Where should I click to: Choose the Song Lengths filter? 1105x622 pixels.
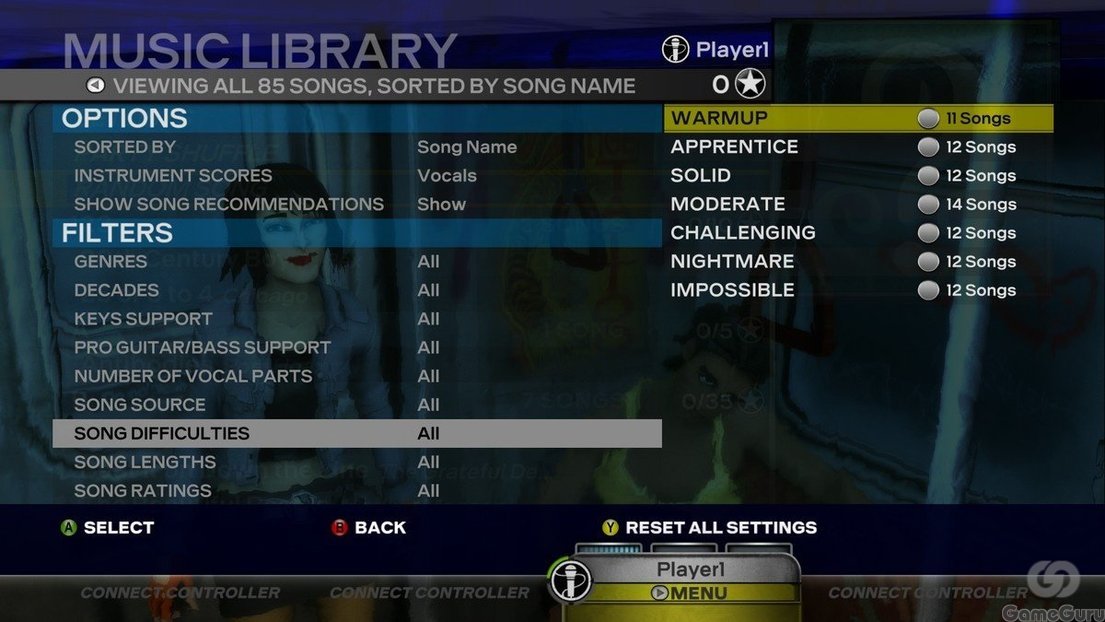(x=145, y=462)
